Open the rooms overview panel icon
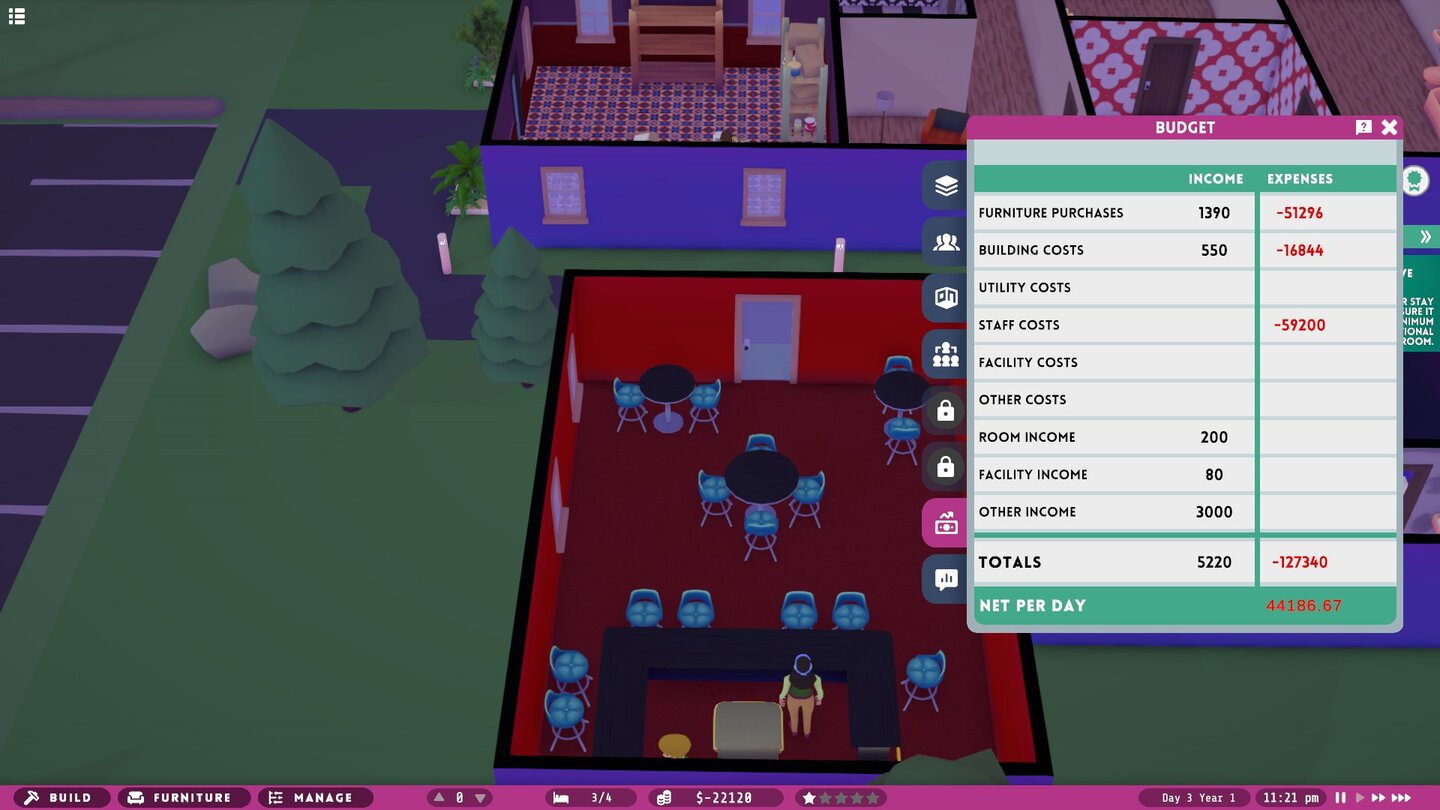1440x810 pixels. (944, 297)
